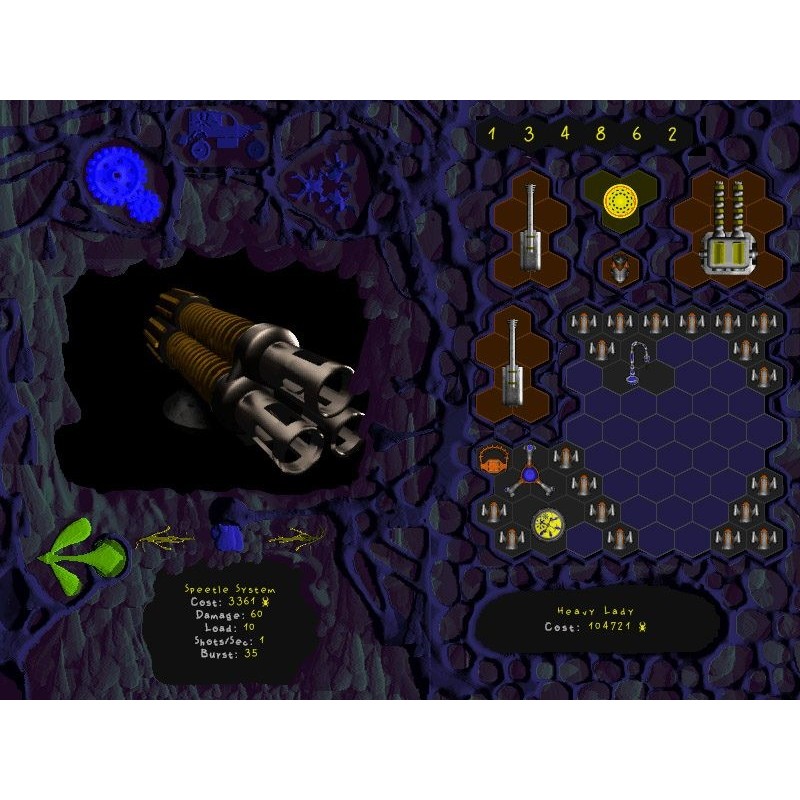Choose the yellow round emblem disc
The width and height of the screenshot is (800, 800).
pos(546,524)
